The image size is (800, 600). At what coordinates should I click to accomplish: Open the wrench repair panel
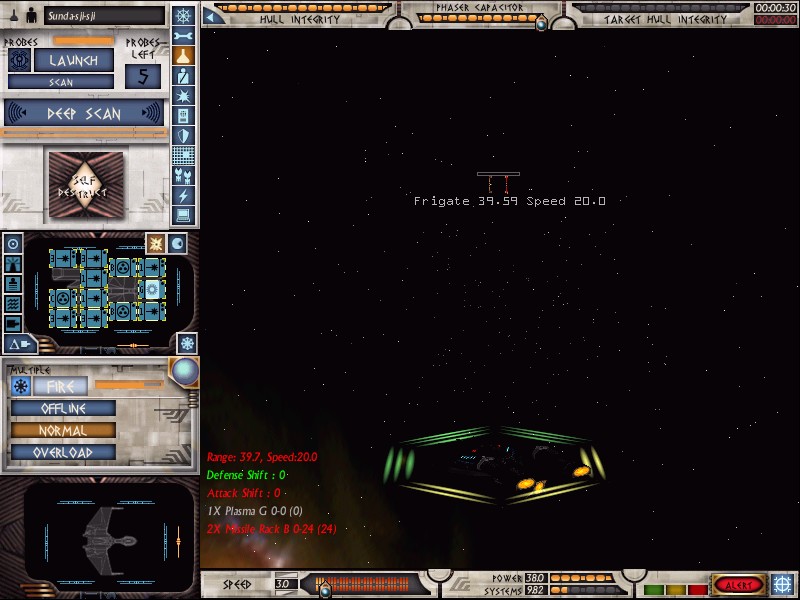coord(183,36)
